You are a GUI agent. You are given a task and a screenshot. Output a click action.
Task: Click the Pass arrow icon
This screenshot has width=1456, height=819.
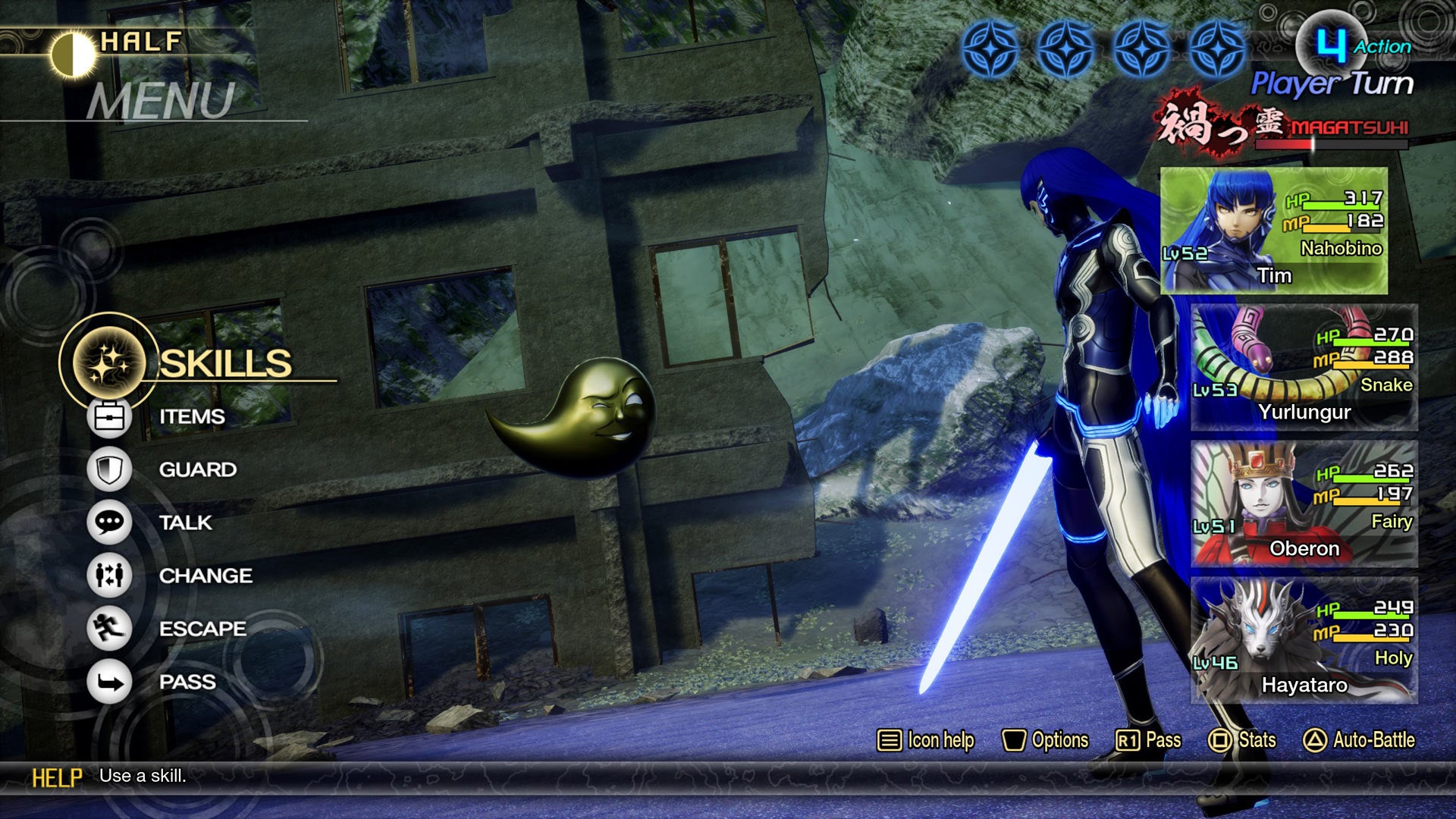(108, 681)
